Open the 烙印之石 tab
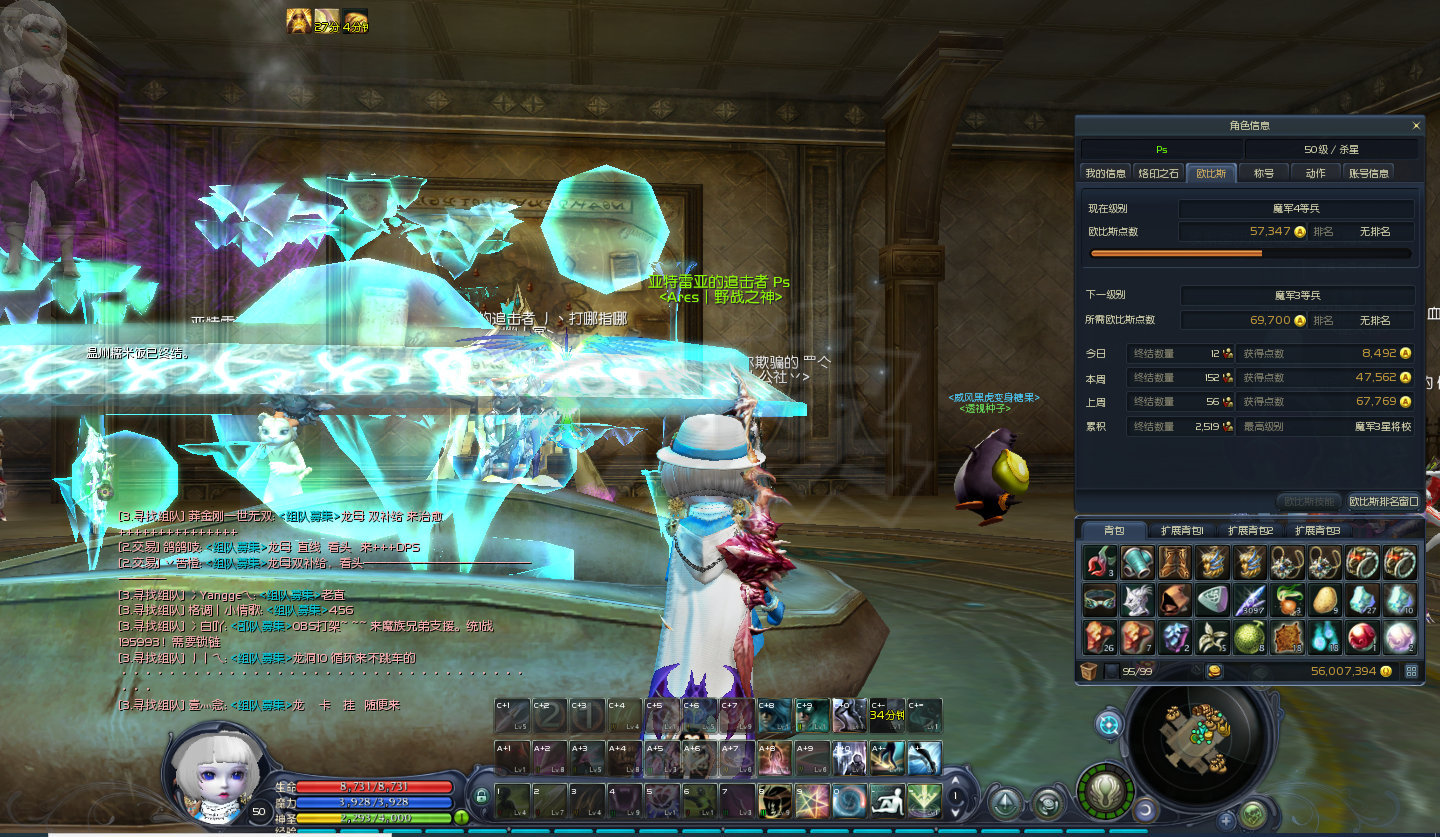This screenshot has width=1440, height=837. pos(1159,173)
